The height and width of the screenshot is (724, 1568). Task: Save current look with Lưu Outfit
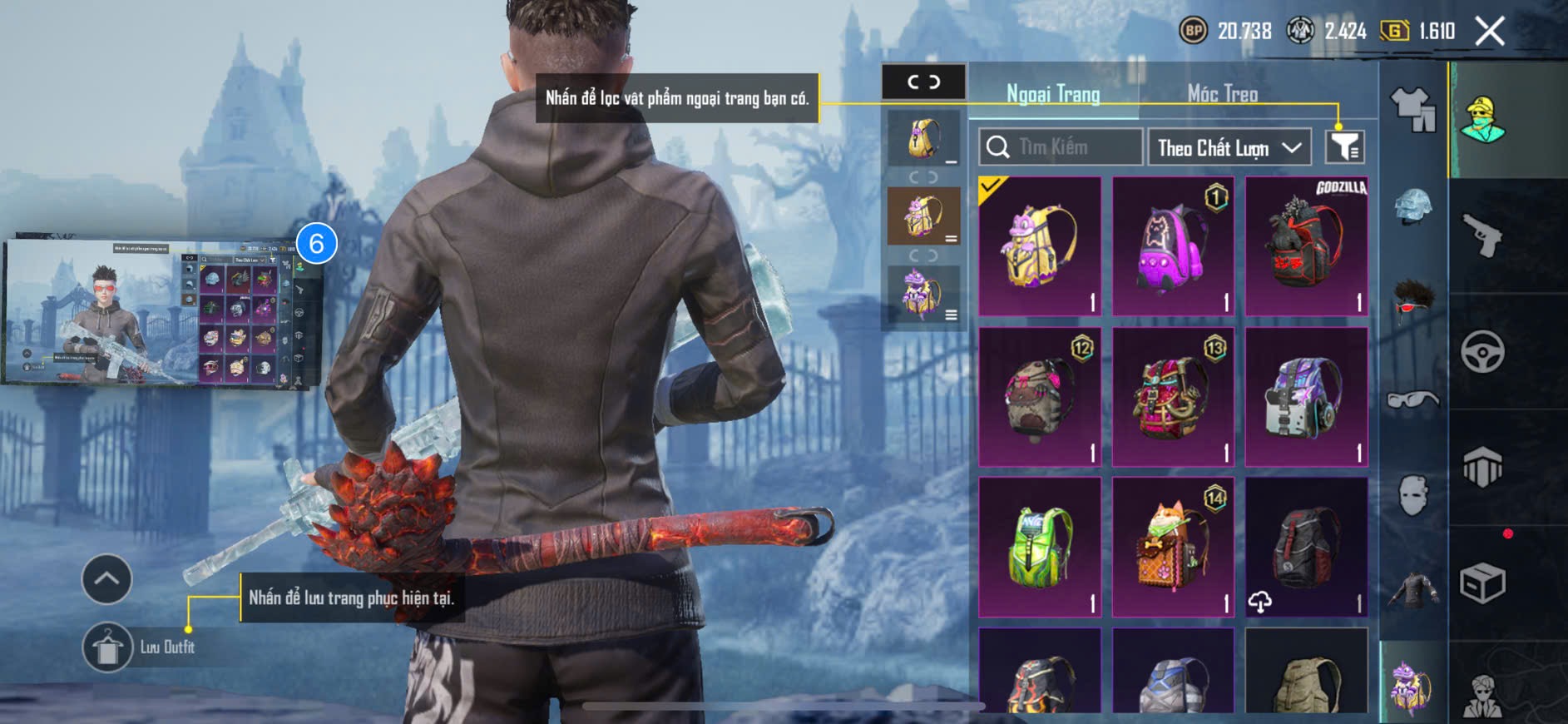[107, 647]
